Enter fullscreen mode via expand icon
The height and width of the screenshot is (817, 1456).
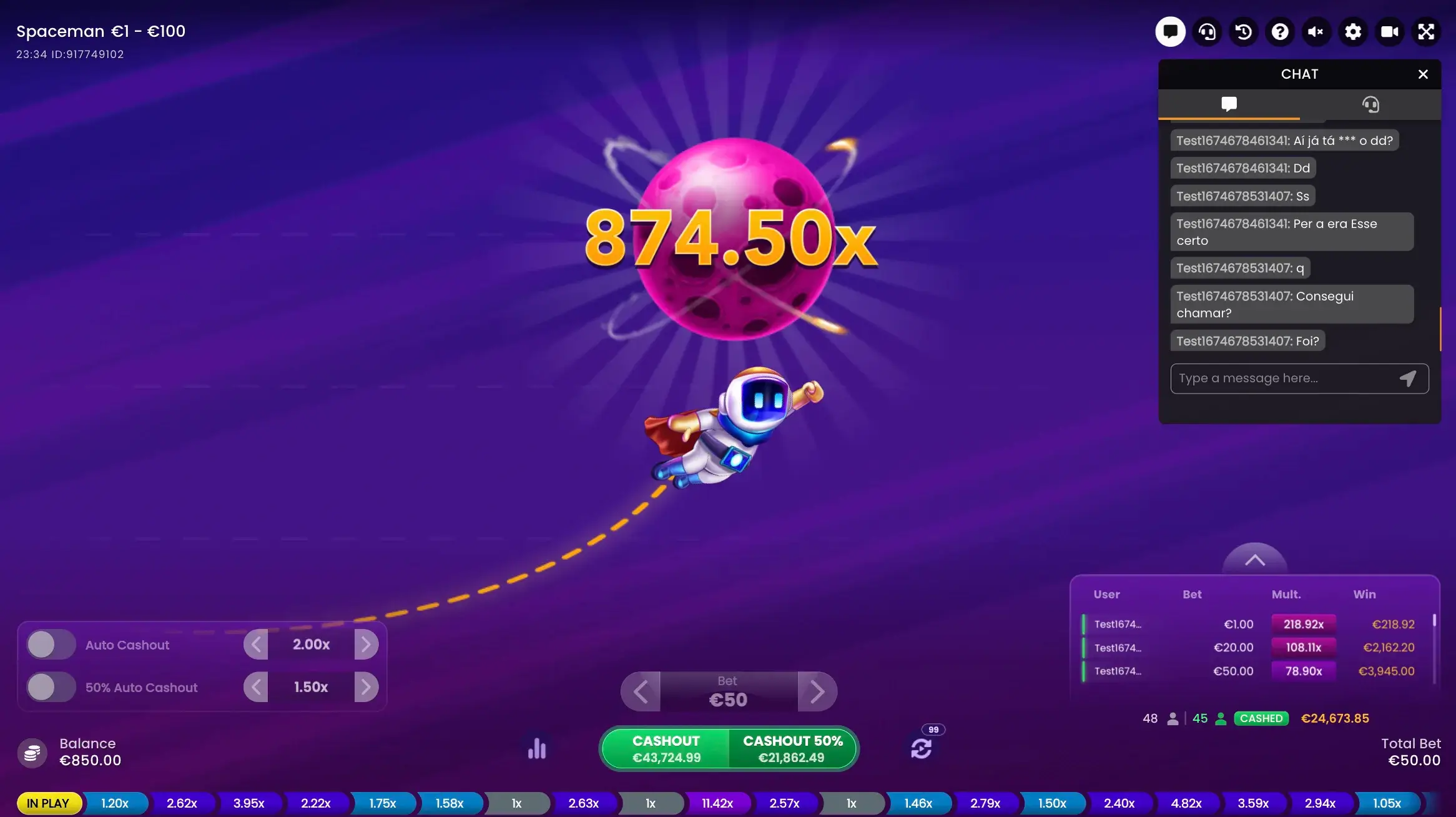pyautogui.click(x=1427, y=32)
